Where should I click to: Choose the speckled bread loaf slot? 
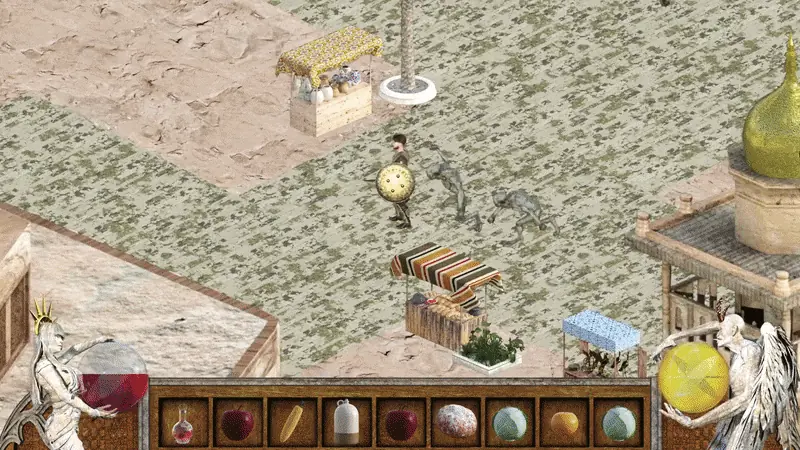coord(455,423)
